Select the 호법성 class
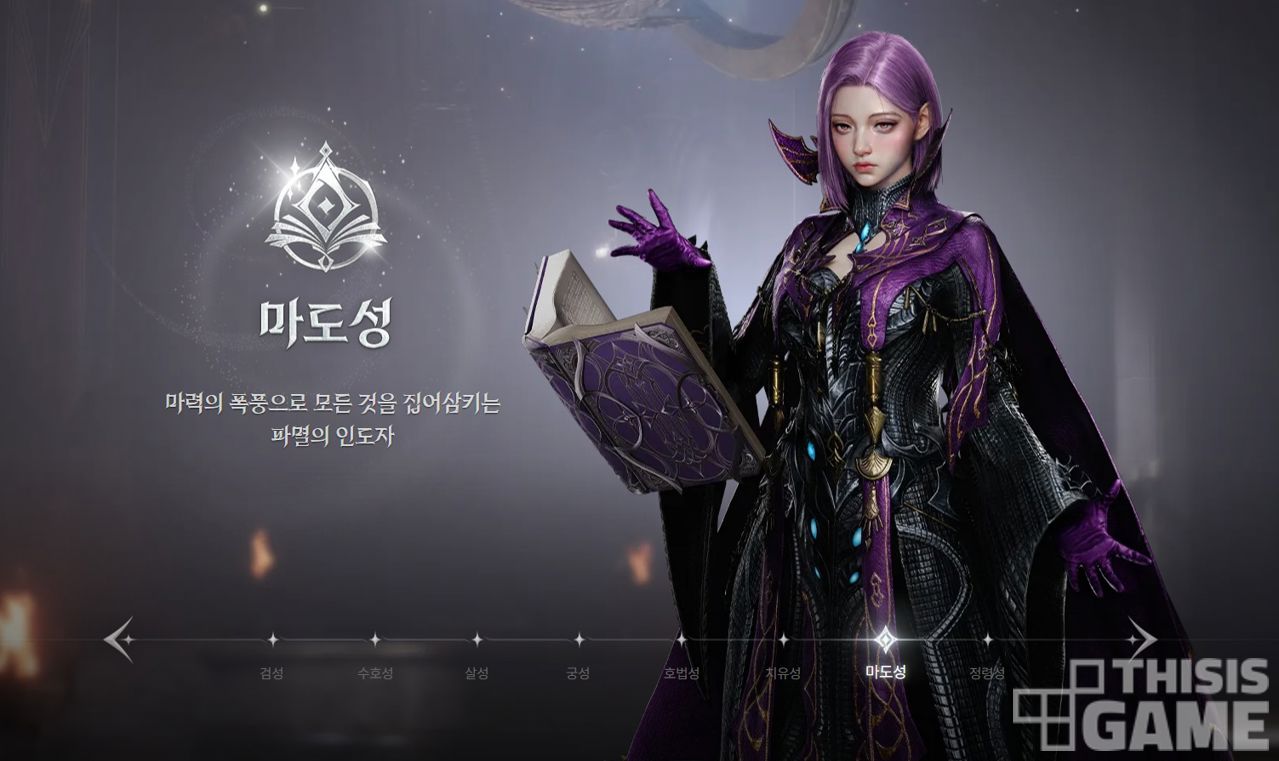Viewport: 1279px width, 761px height. [681, 640]
